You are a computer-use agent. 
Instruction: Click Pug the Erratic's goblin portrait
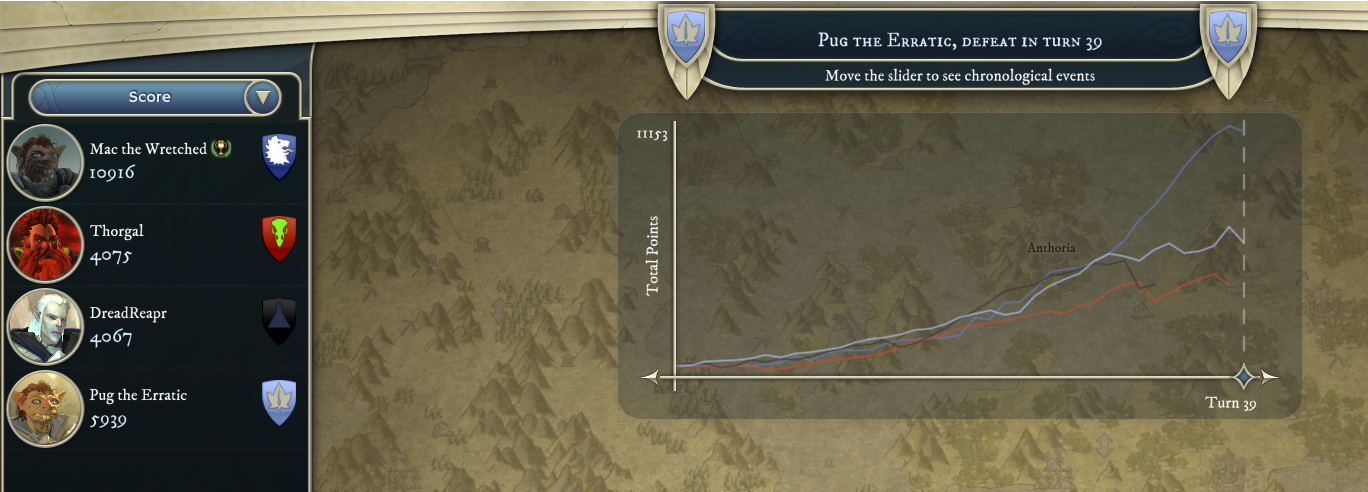pyautogui.click(x=44, y=408)
